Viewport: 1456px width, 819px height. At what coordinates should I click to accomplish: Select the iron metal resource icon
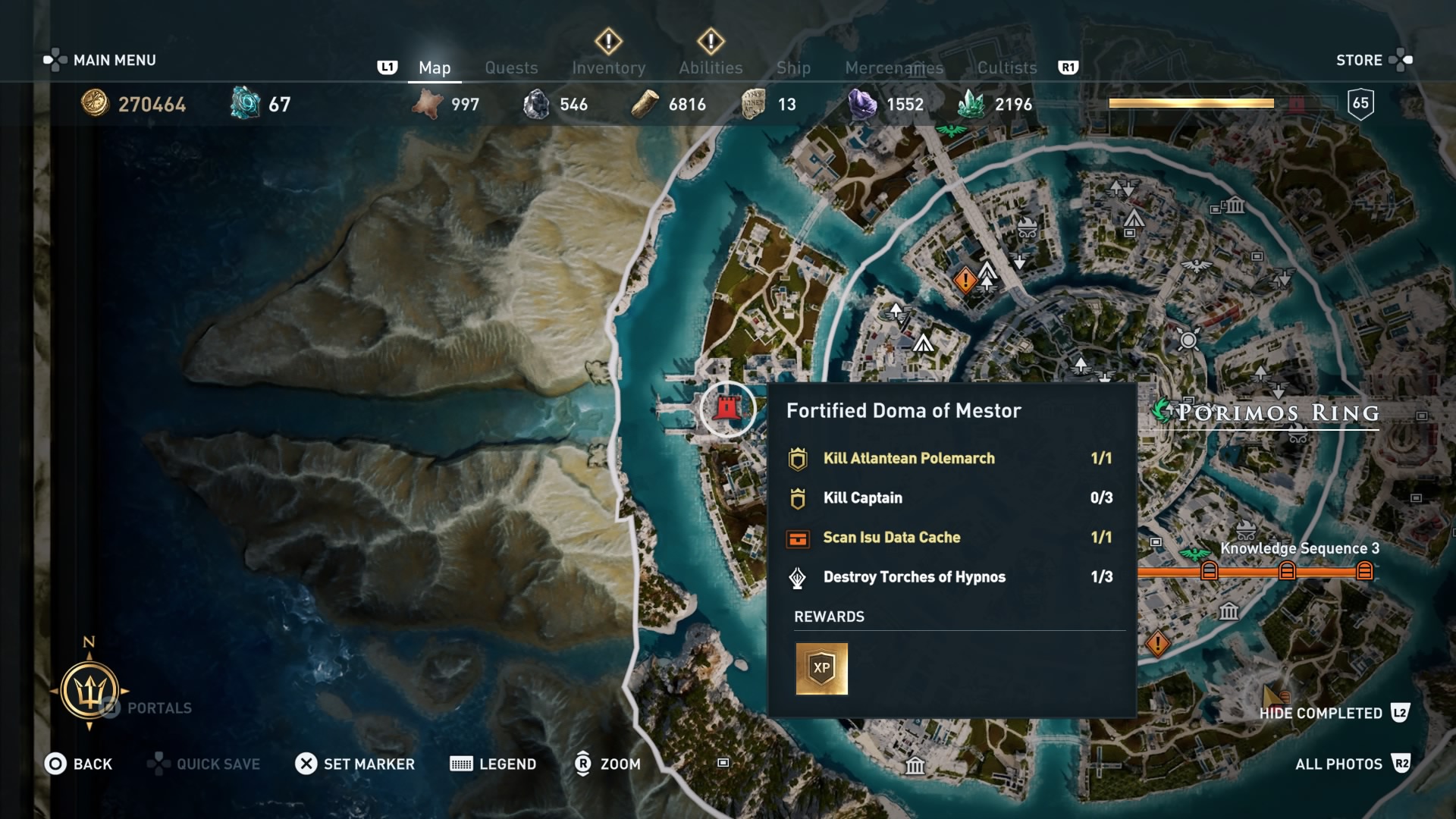[x=537, y=104]
